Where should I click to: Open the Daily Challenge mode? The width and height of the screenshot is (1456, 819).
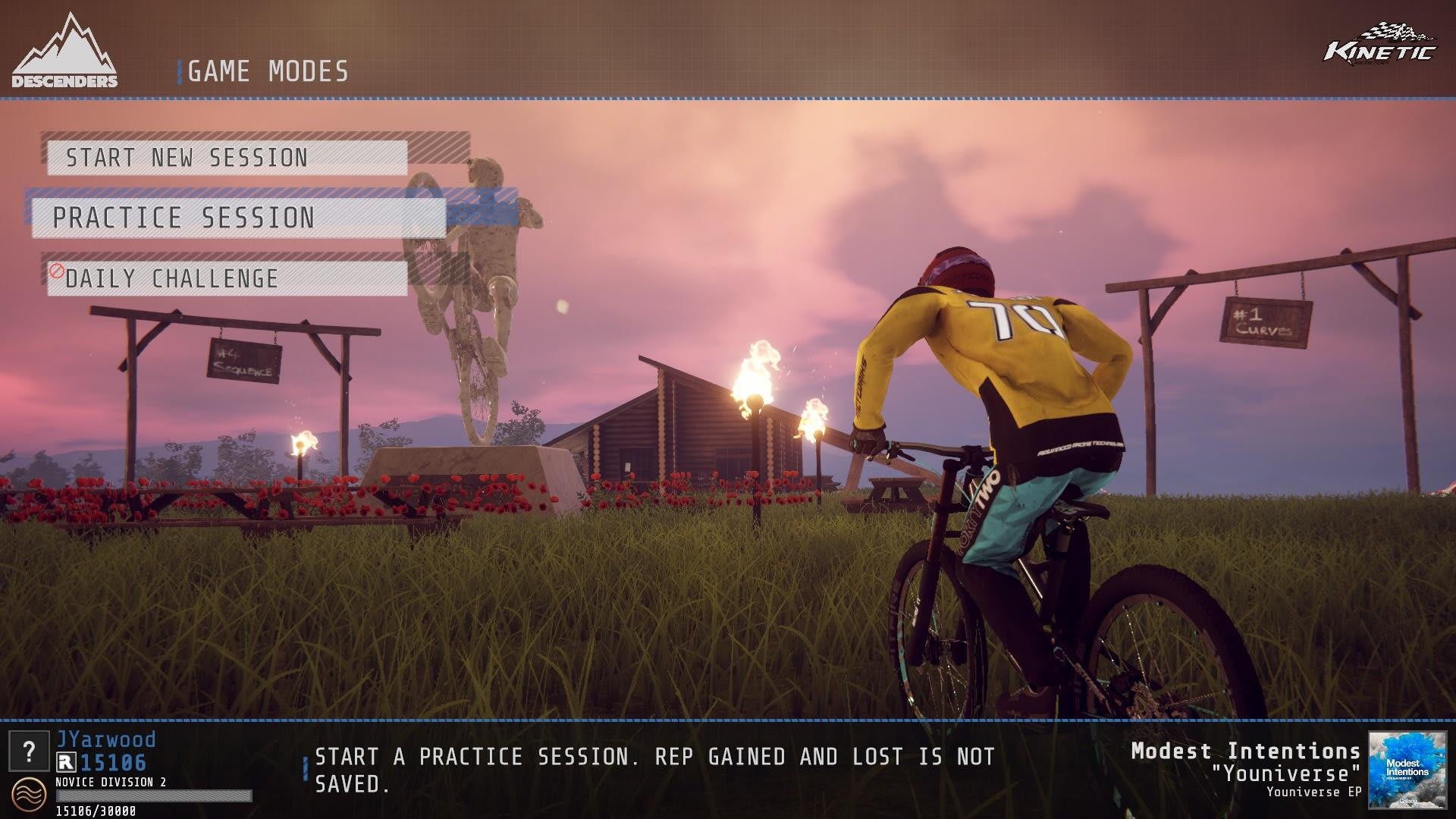(x=226, y=278)
